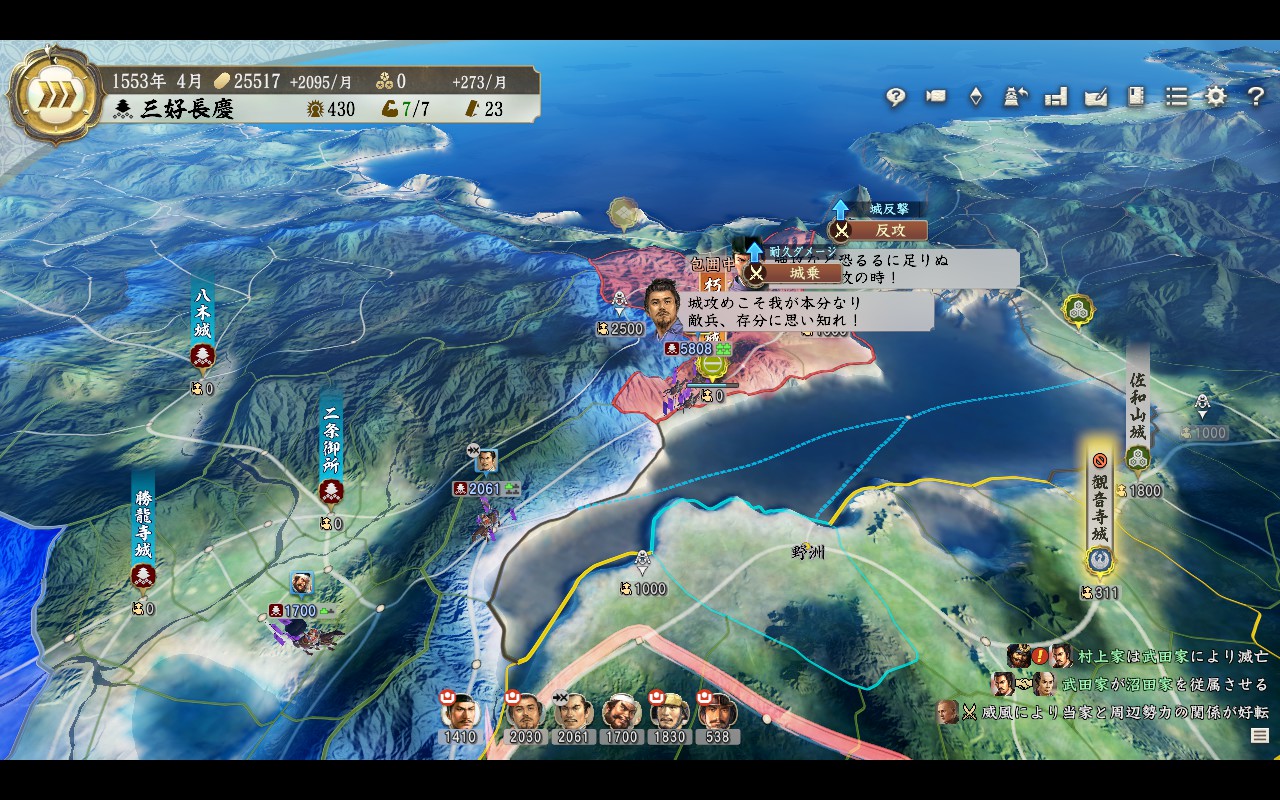The image size is (1280, 800).
Task: Open the 村上家 destroyed news entry
Action: pyautogui.click(x=1172, y=657)
